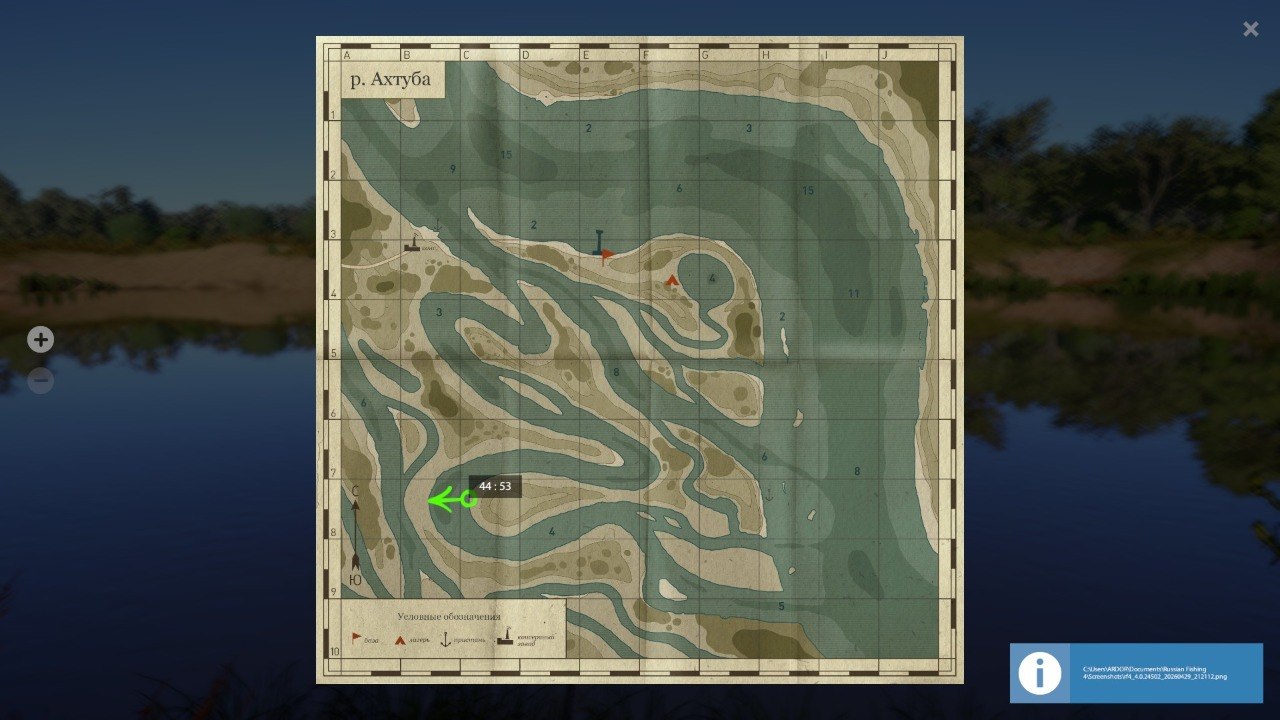
Task: Click the база flag icon in the legend
Action: pyautogui.click(x=355, y=637)
